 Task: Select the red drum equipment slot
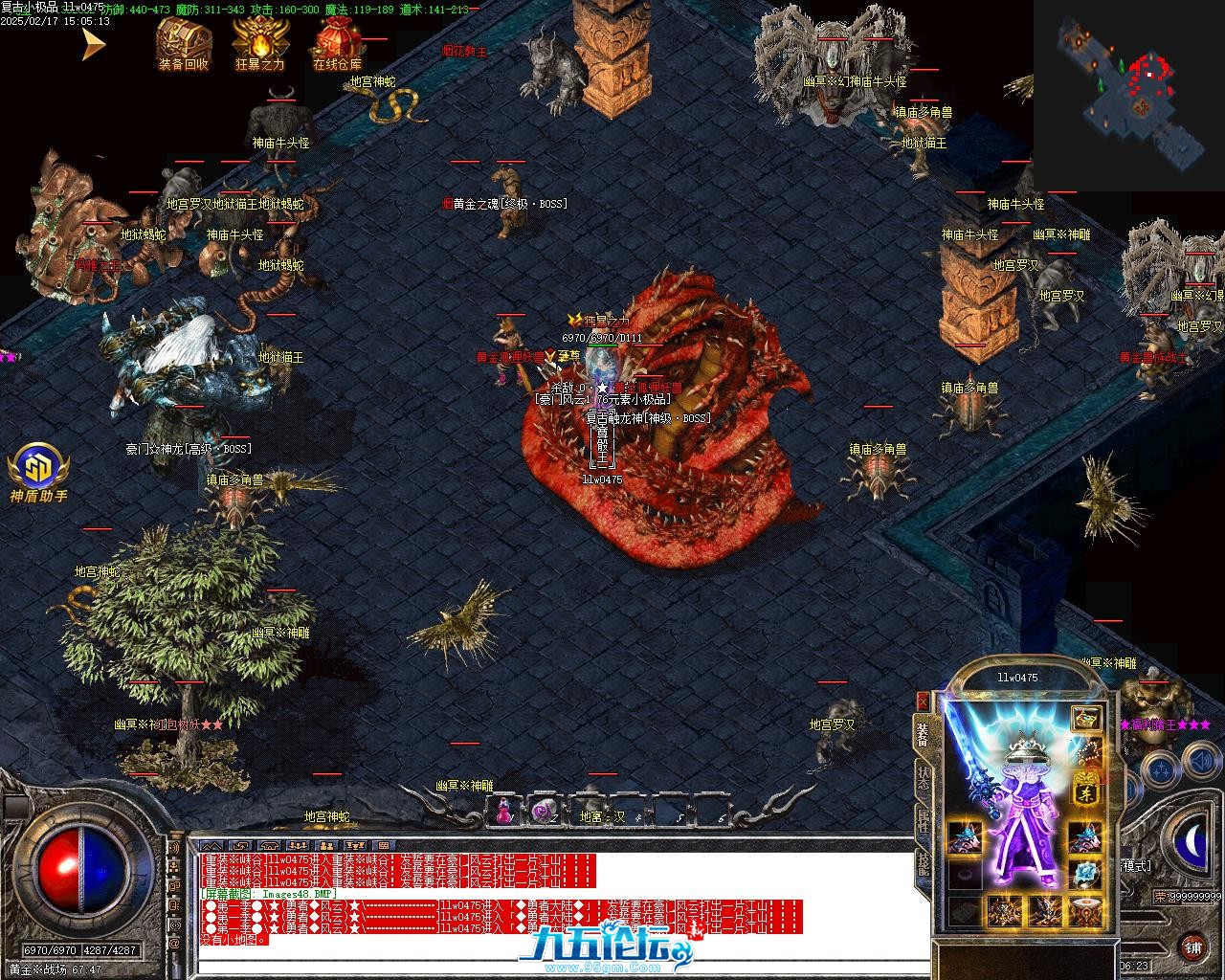(1084, 910)
